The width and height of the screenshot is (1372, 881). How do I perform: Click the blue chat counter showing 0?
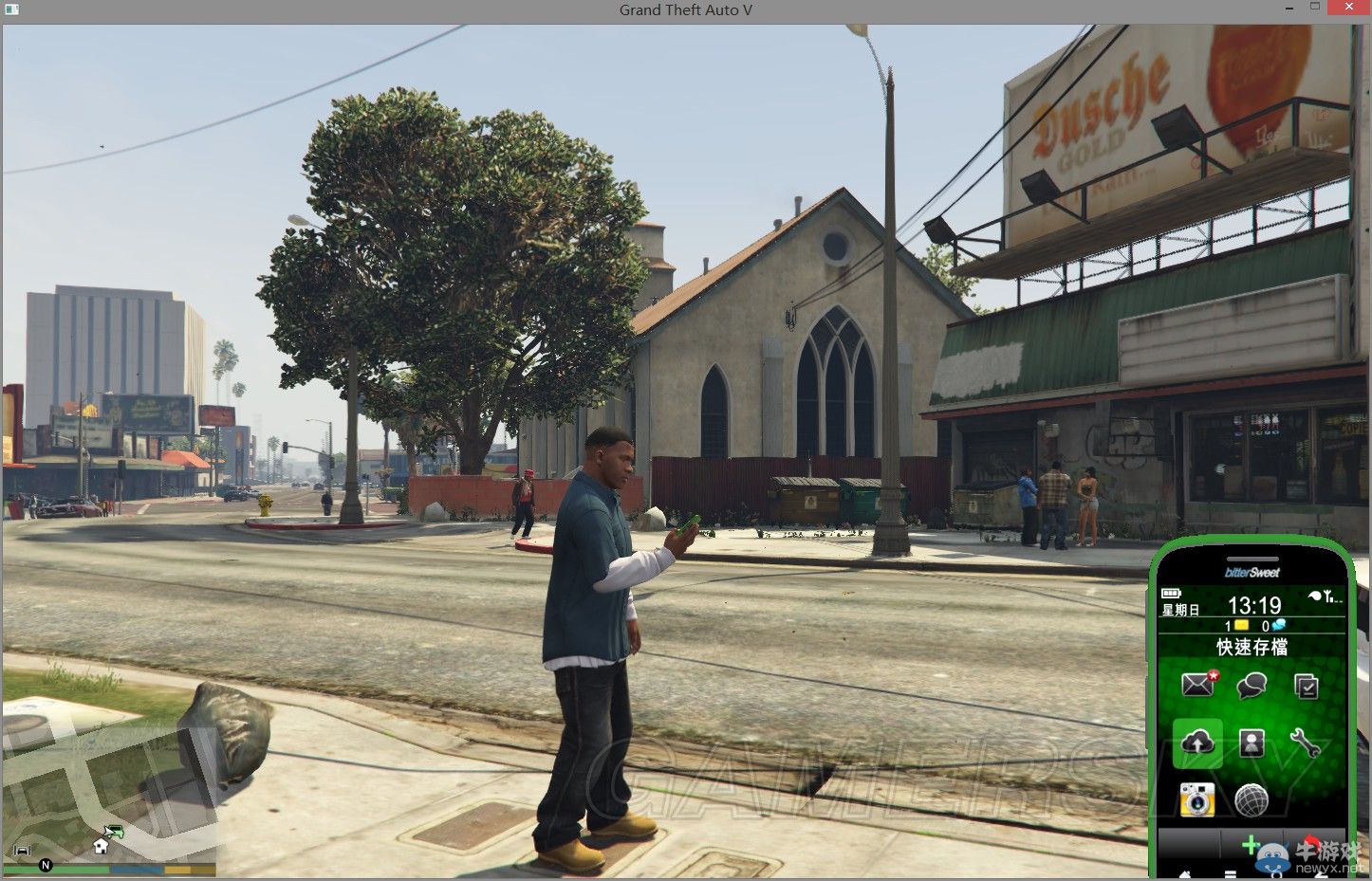(x=1275, y=624)
